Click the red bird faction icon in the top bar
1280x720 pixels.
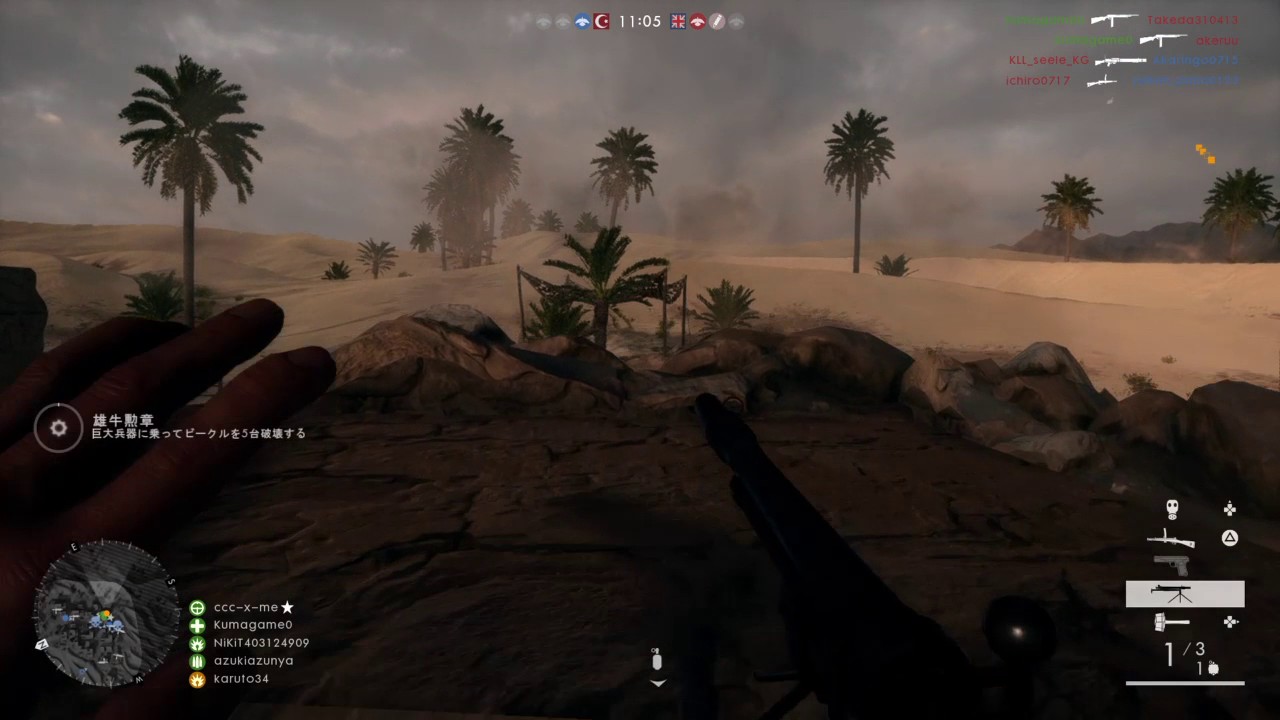tap(698, 20)
